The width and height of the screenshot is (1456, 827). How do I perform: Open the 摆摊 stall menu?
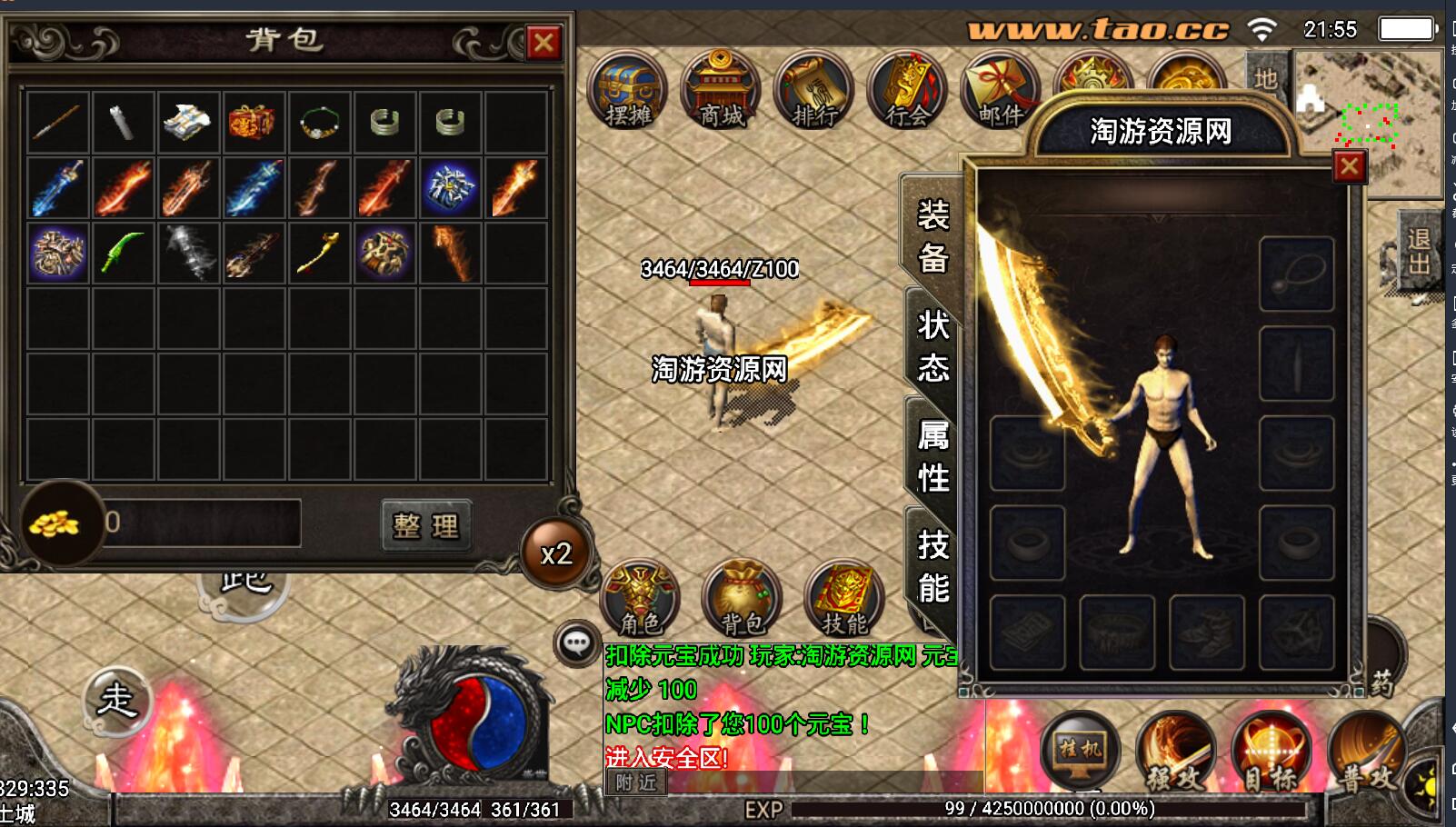(628, 91)
